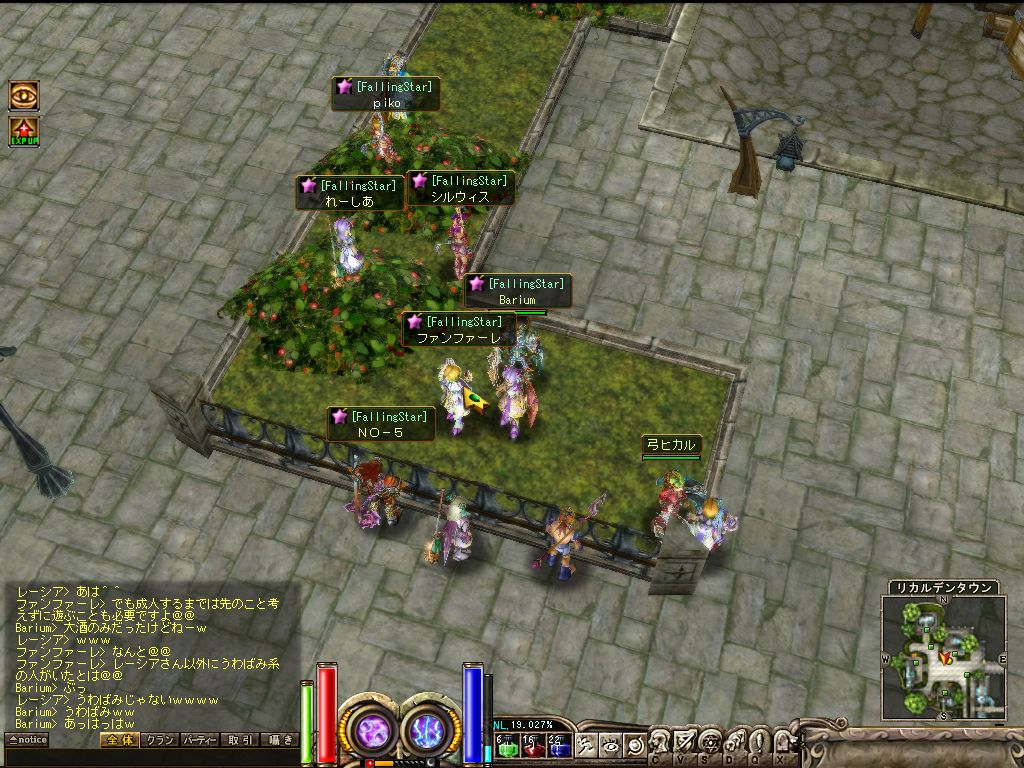Screen dimensions: 1024x768
Task: Open the inventory sword-and-shield icon
Action: click(x=685, y=742)
